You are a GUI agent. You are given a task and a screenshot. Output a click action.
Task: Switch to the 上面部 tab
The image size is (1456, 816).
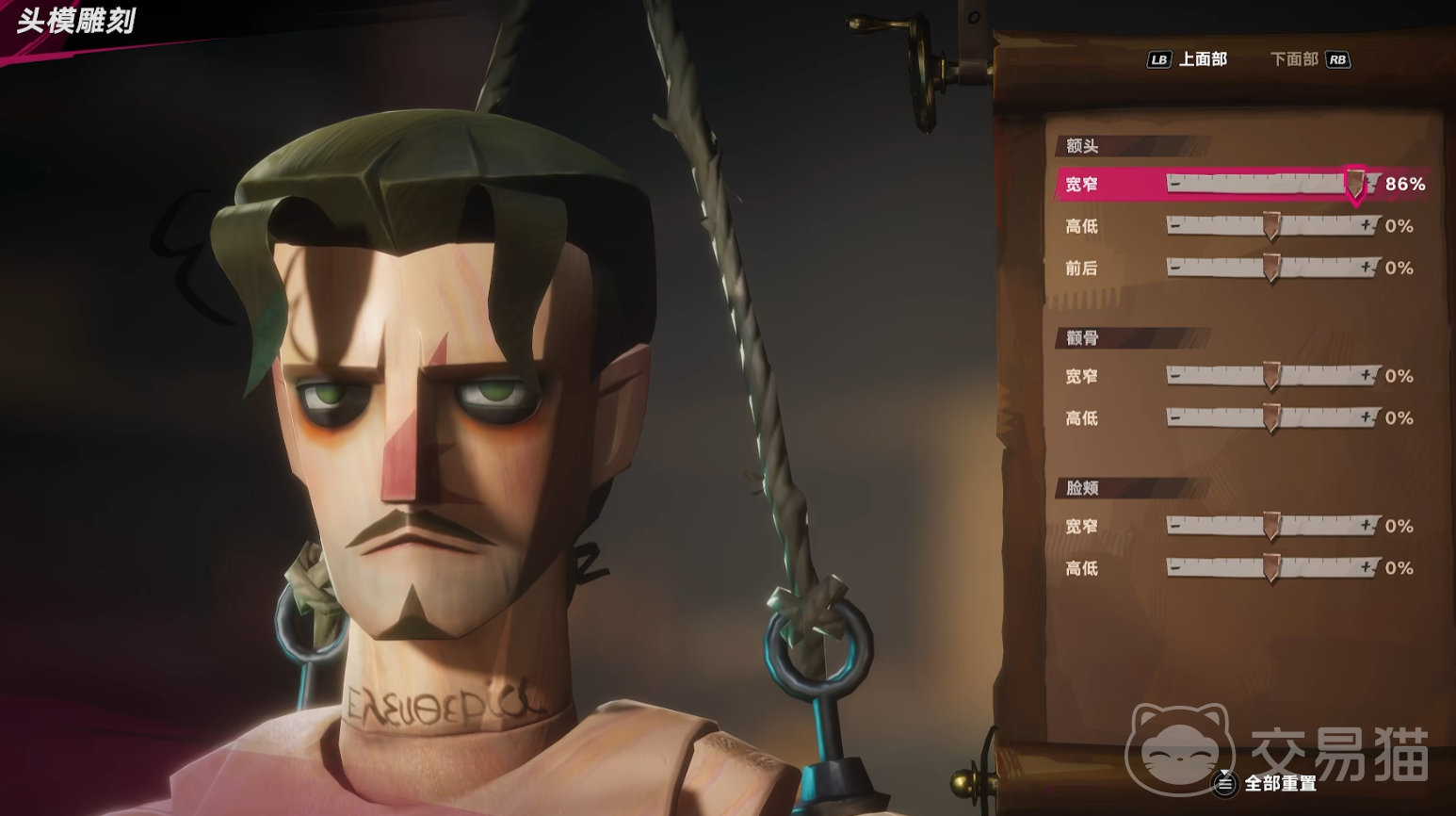coord(1202,59)
